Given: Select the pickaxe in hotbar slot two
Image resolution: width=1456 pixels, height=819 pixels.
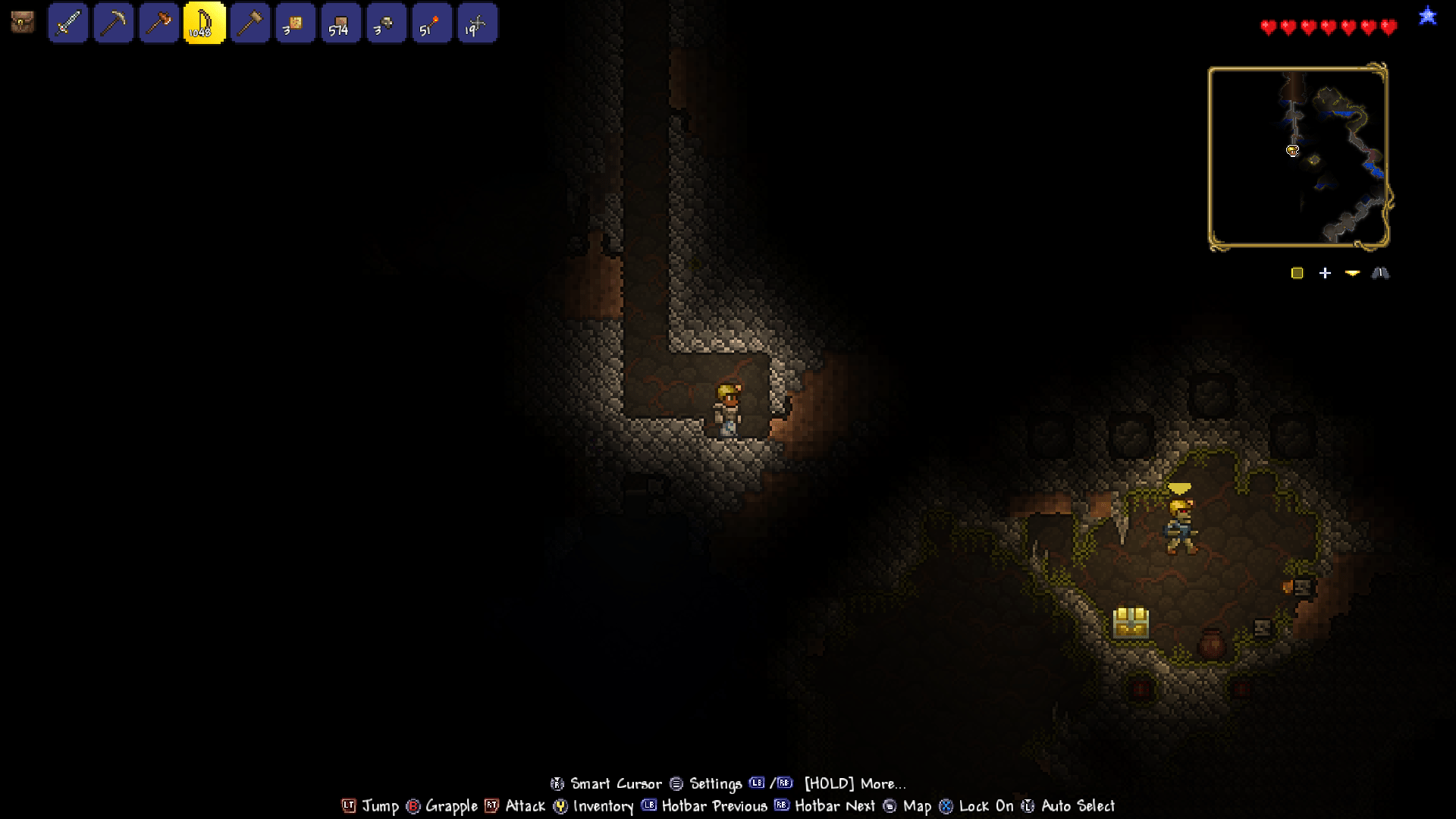Looking at the screenshot, I should [x=114, y=24].
